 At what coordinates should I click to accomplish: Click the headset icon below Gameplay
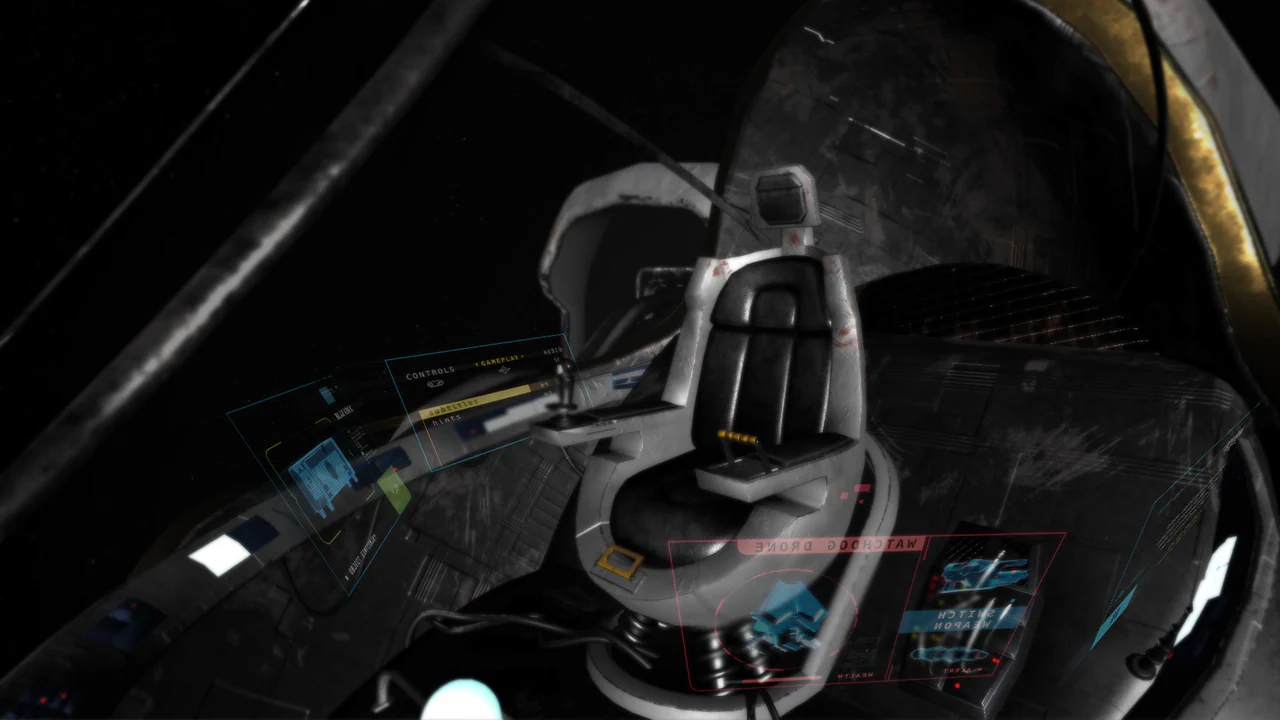504,369
